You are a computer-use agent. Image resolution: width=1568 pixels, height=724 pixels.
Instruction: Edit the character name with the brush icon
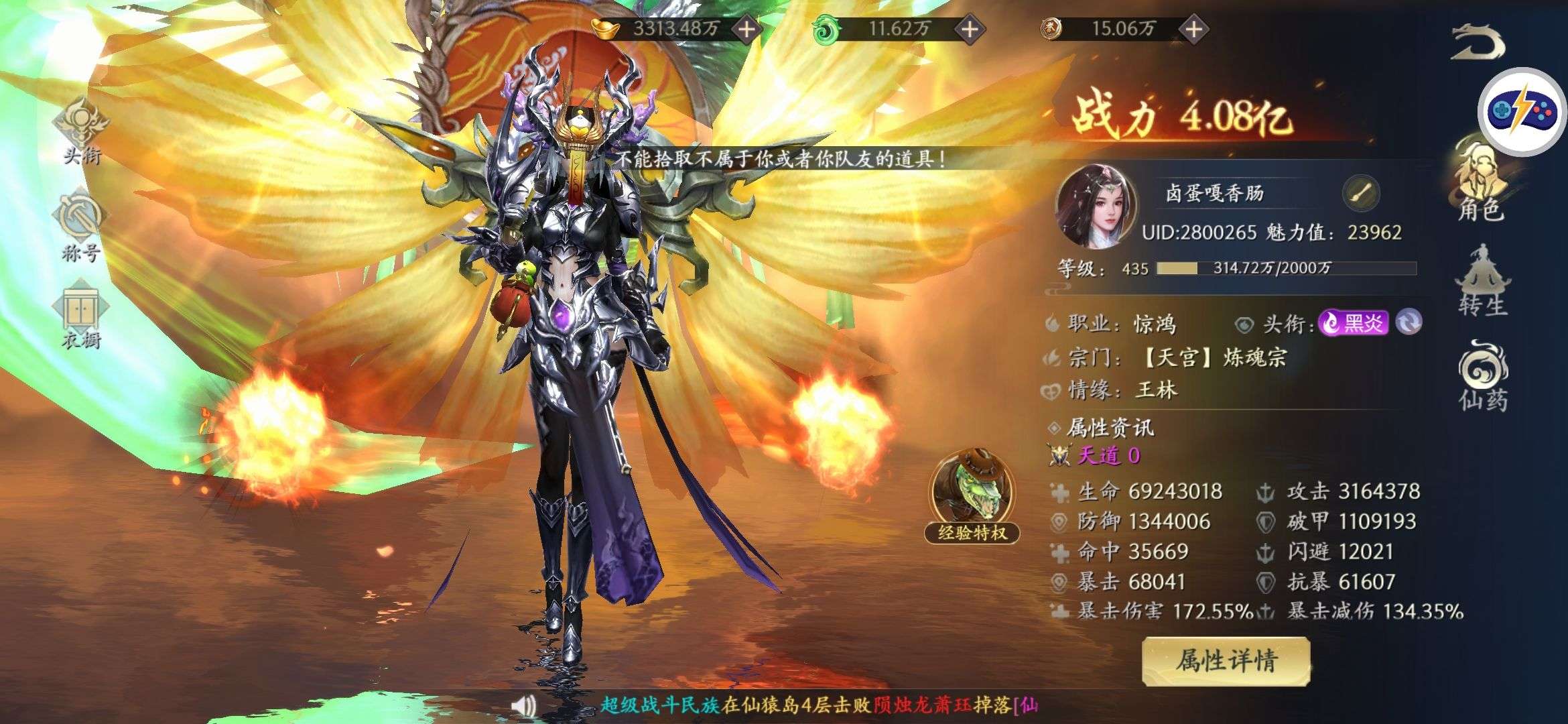1361,194
